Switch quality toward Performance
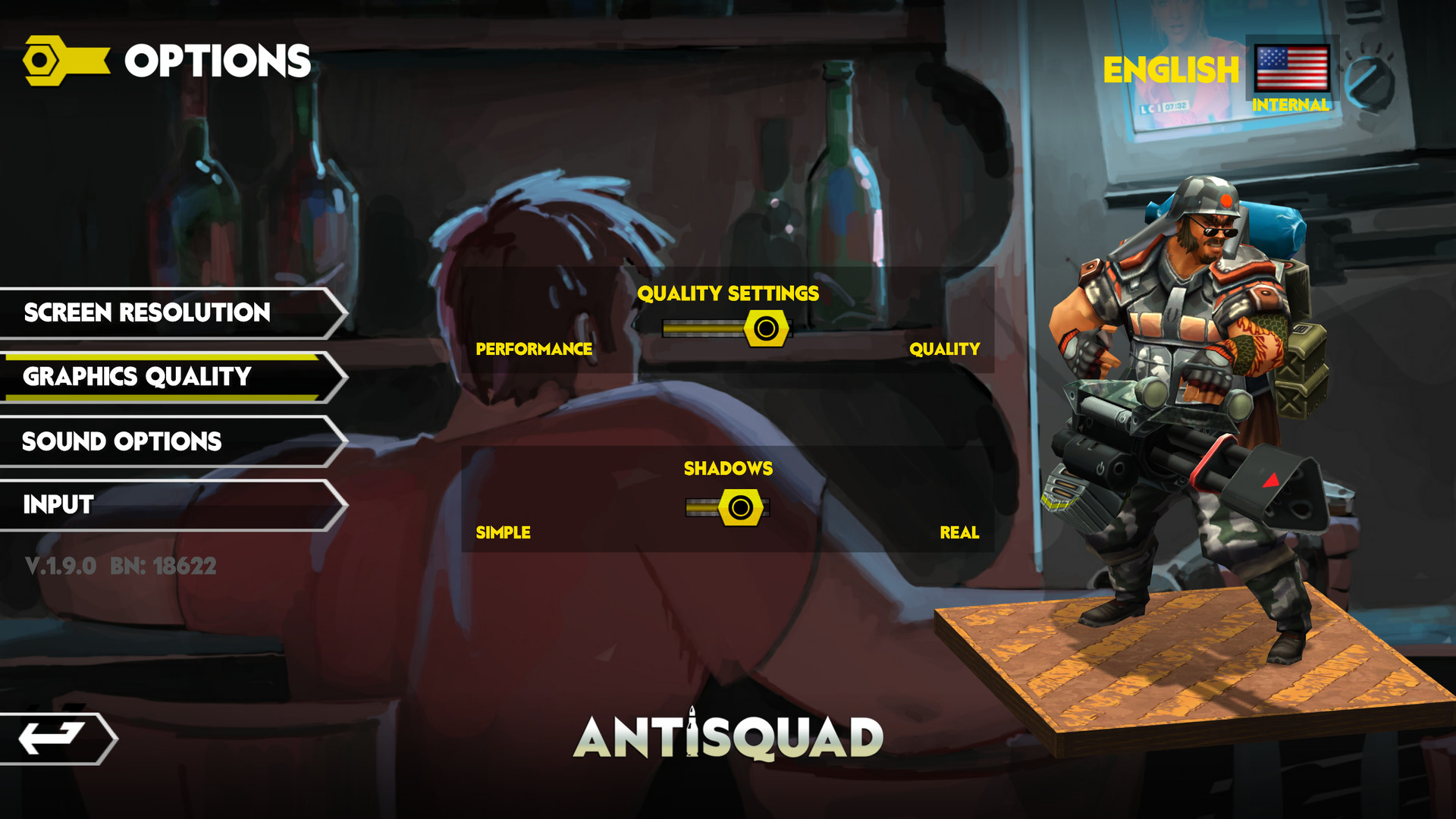 tap(534, 350)
